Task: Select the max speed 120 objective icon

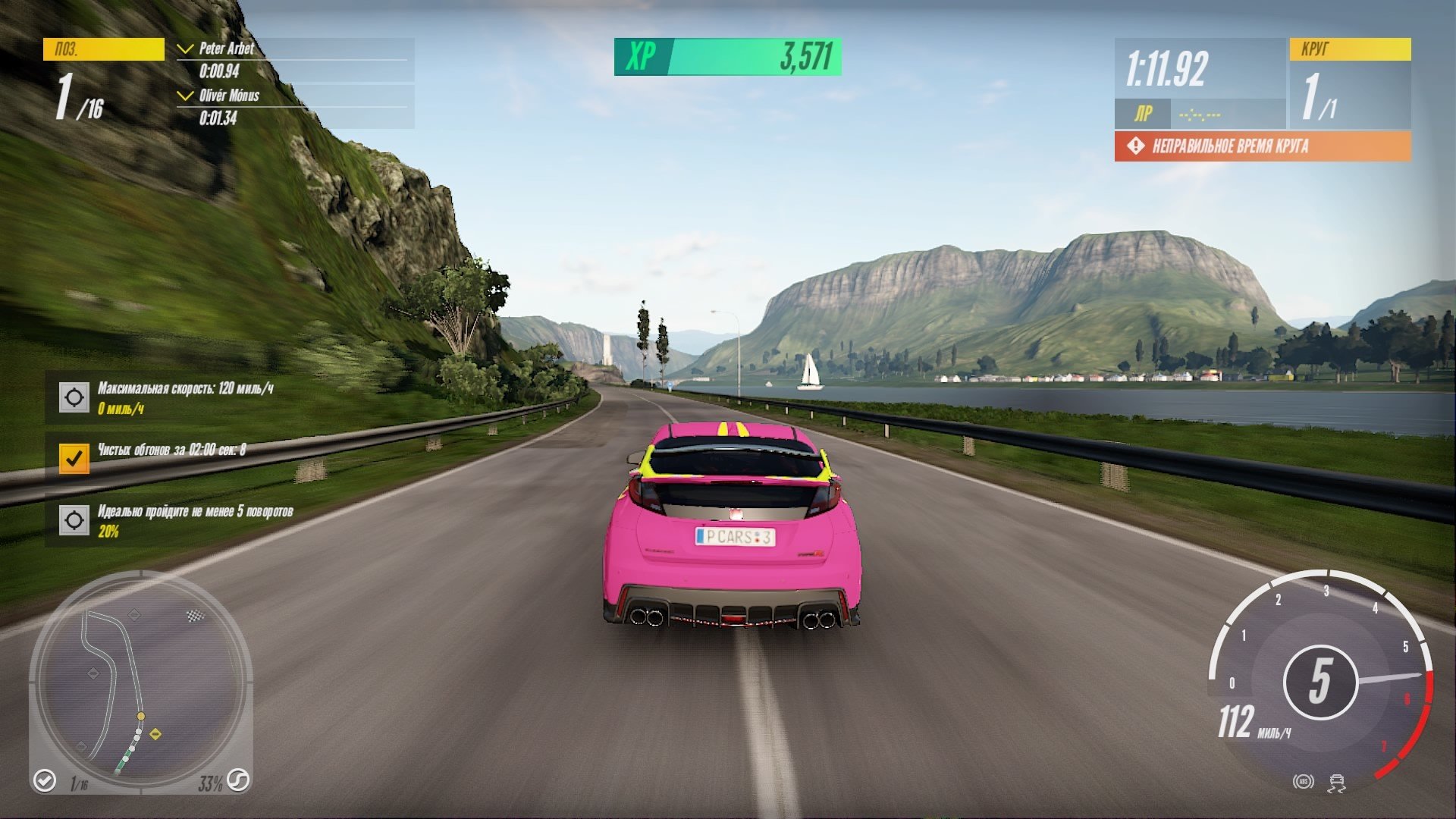Action: point(74,397)
